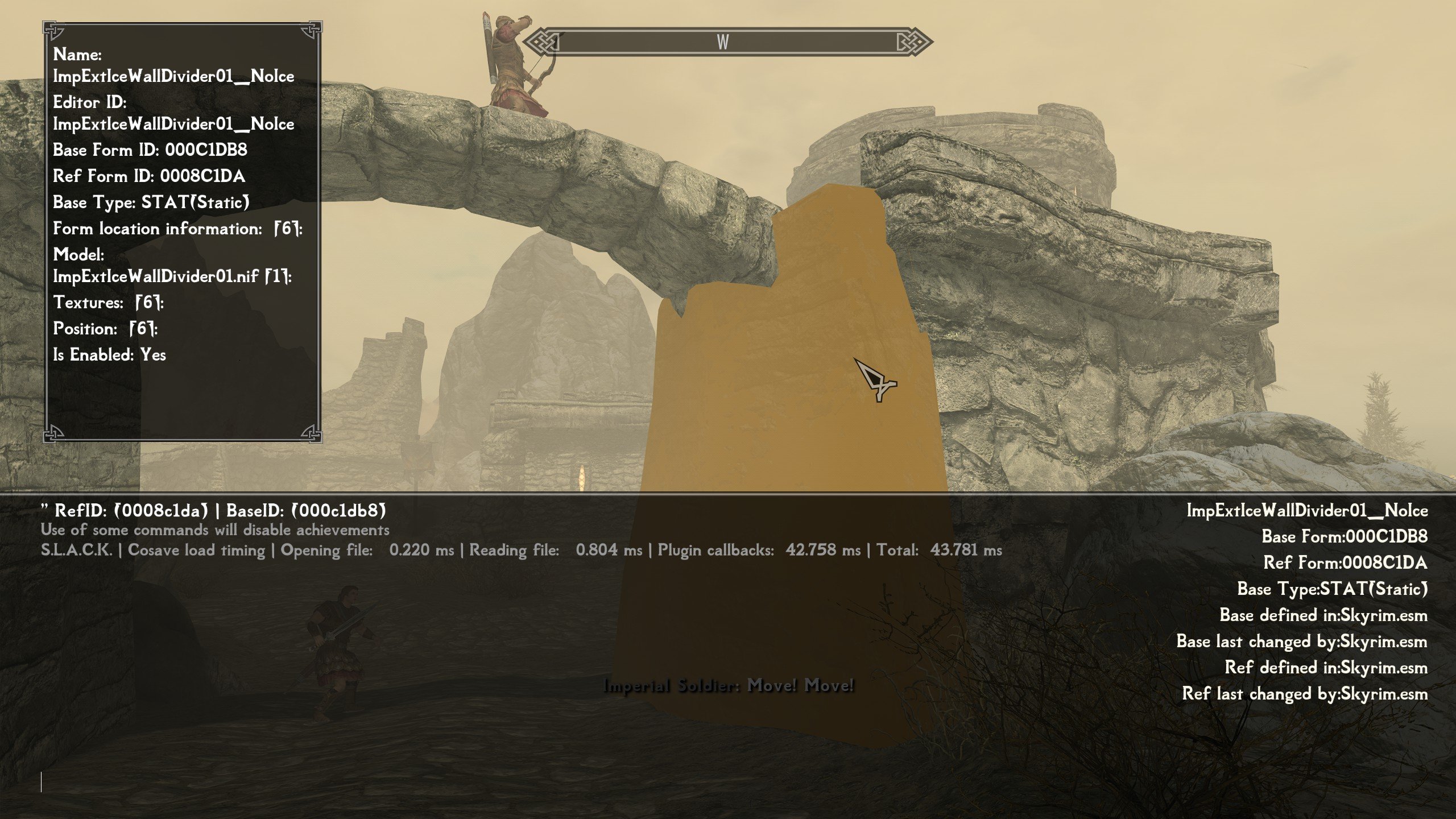Select the Editor ID row

[173, 113]
